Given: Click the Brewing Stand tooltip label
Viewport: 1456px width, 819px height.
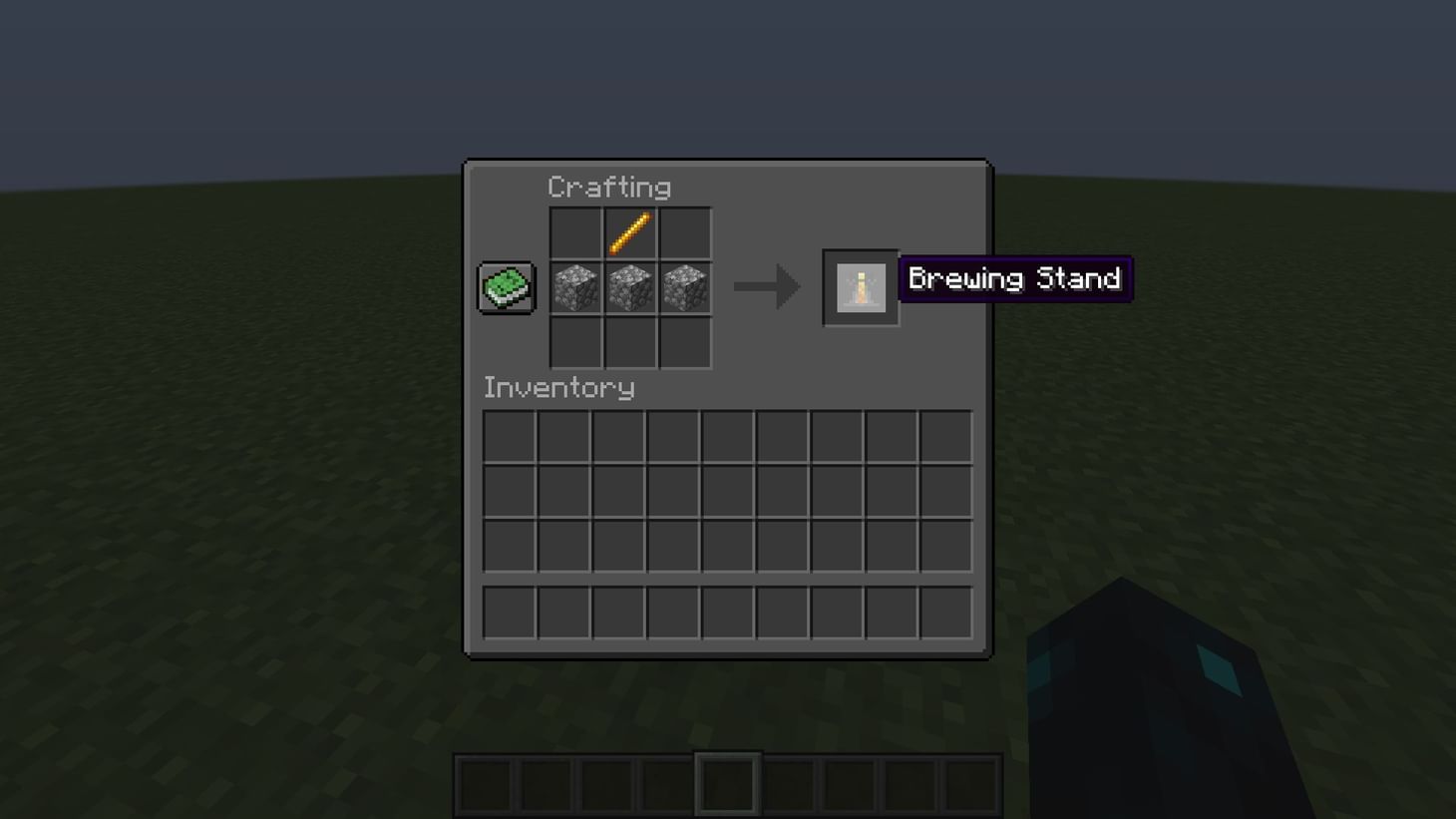Looking at the screenshot, I should coord(1014,279).
